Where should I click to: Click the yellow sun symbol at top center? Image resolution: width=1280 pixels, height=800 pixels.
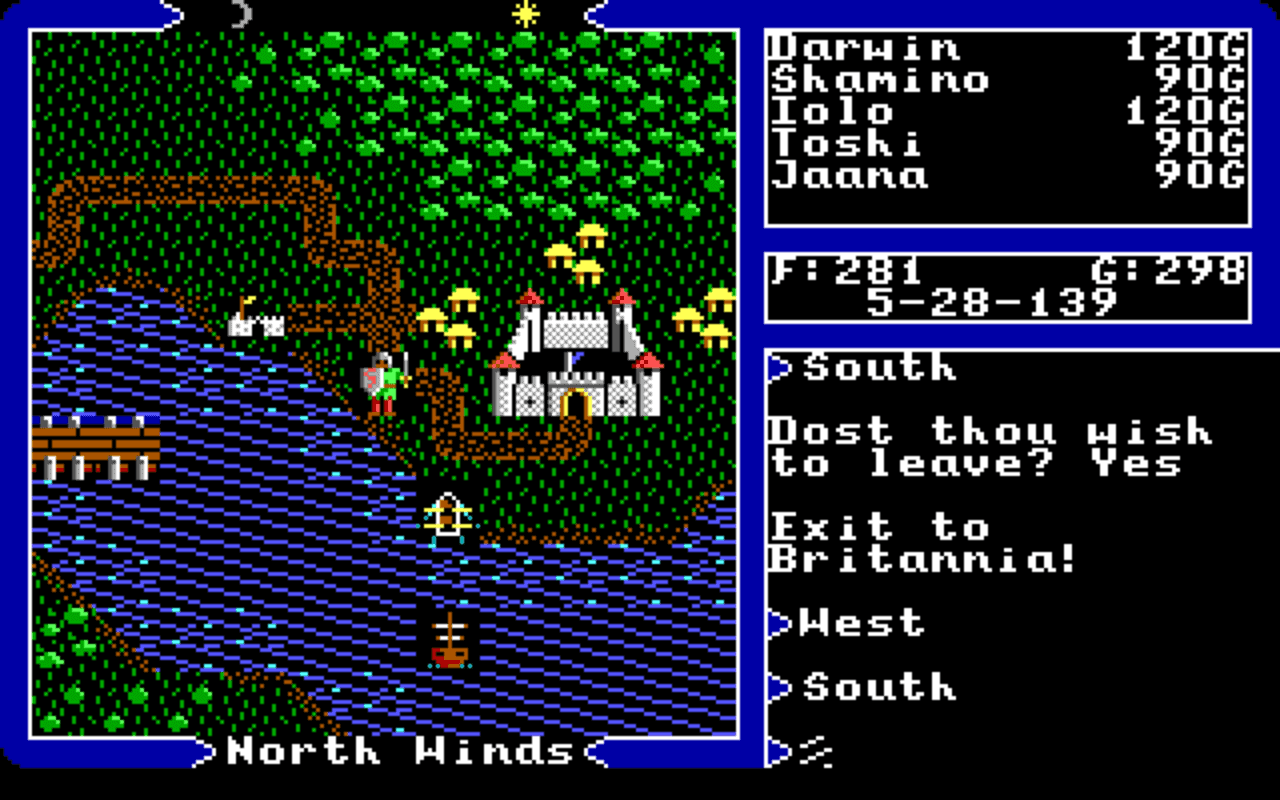click(524, 13)
